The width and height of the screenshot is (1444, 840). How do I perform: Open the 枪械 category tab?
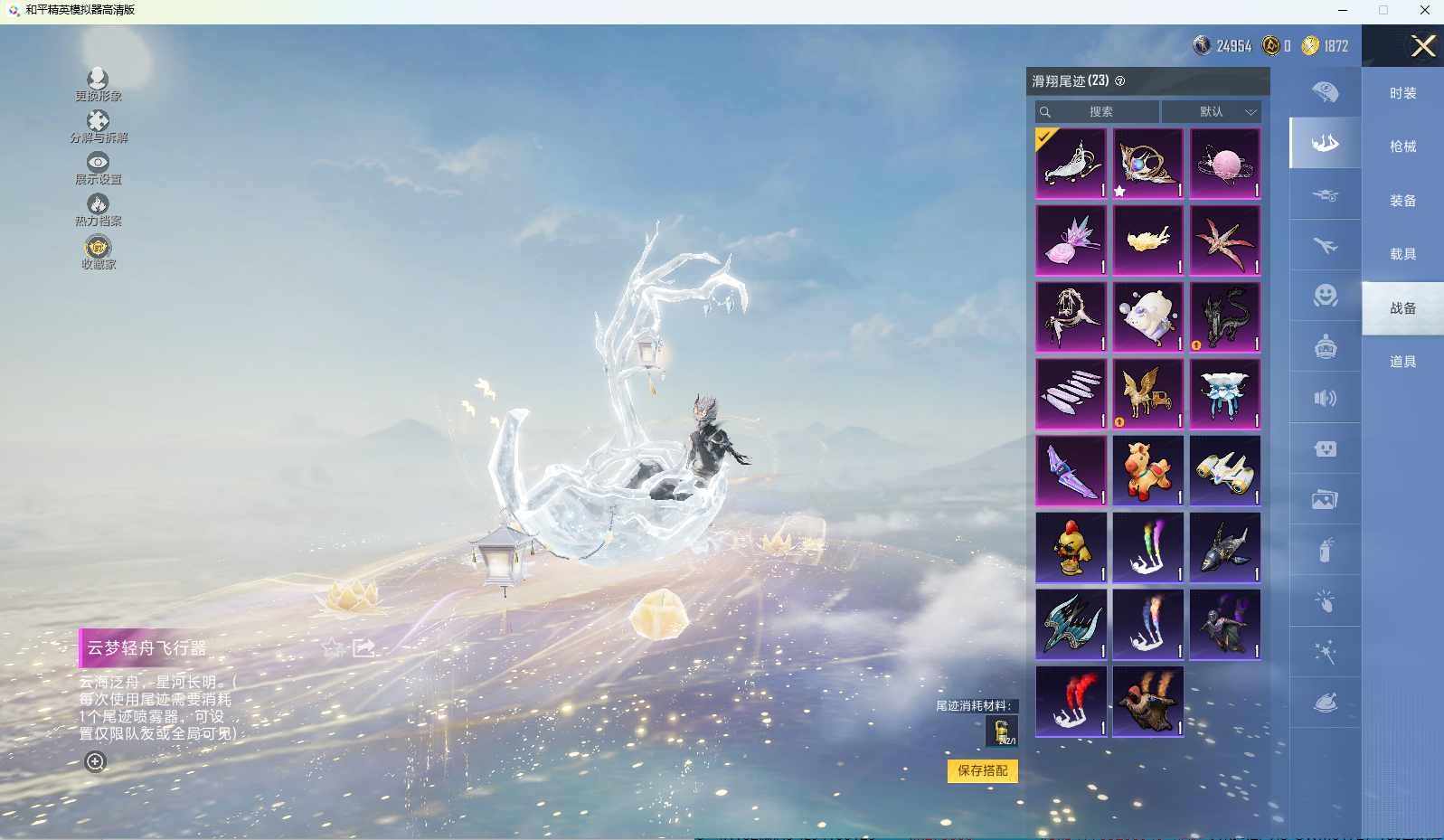(1402, 146)
